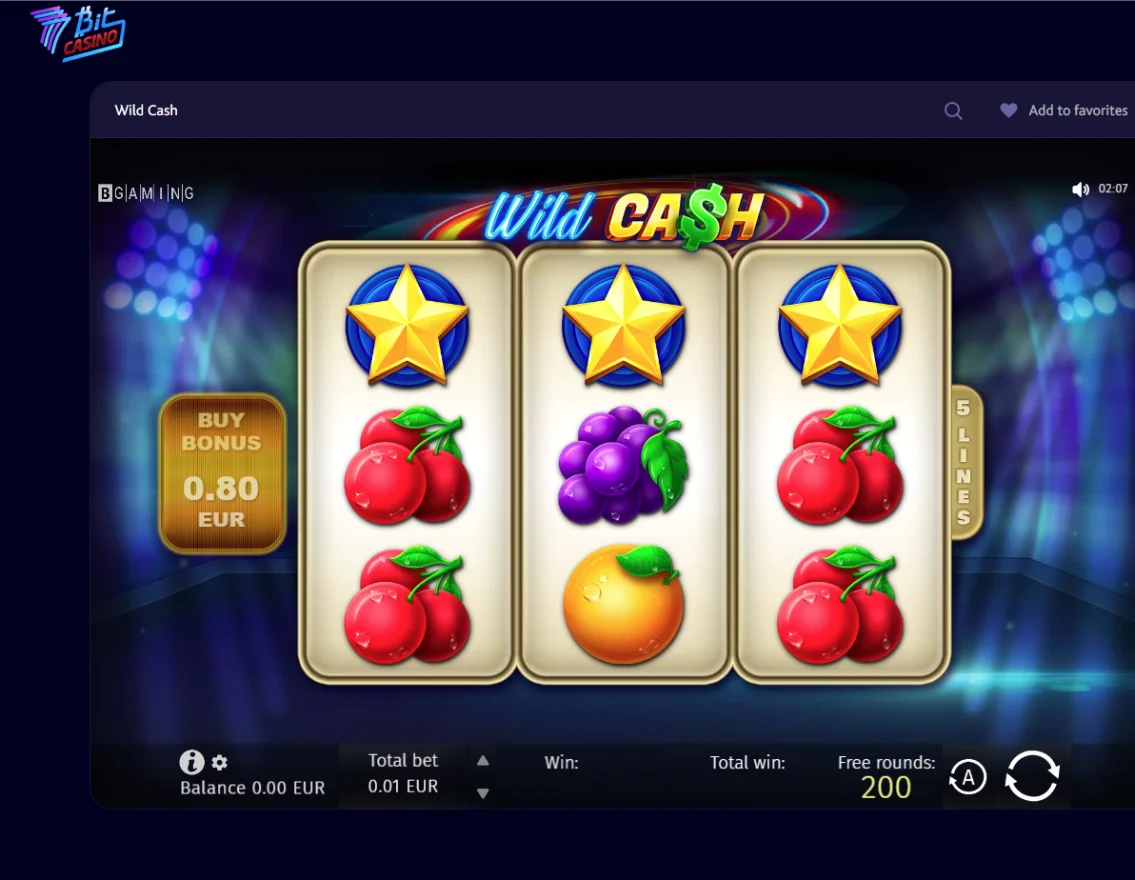This screenshot has height=880, width=1135.
Task: Open the Buy Bonus 0.80 EUR offer
Action: 222,473
